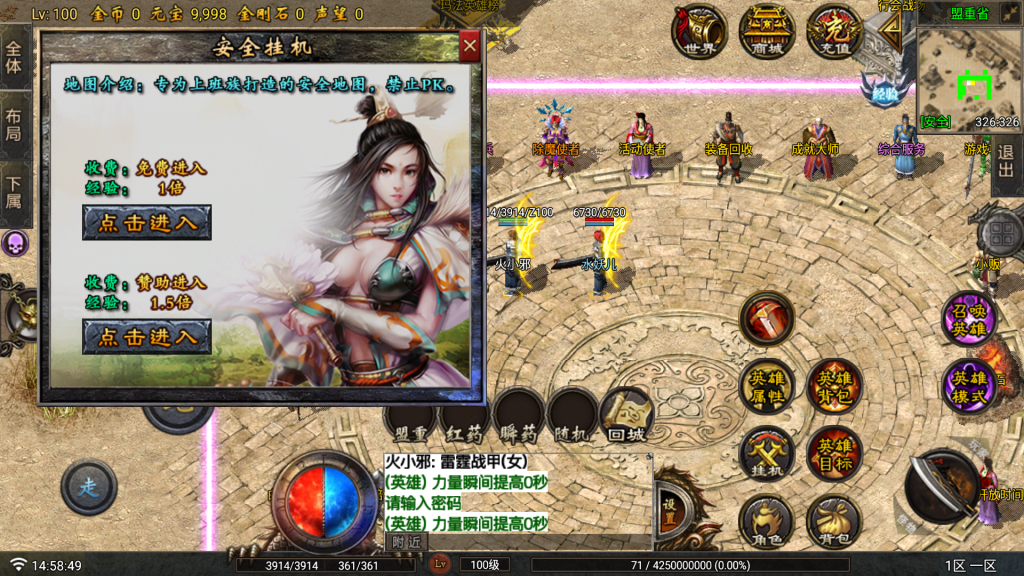Open the 角色 character sheet

tap(767, 520)
